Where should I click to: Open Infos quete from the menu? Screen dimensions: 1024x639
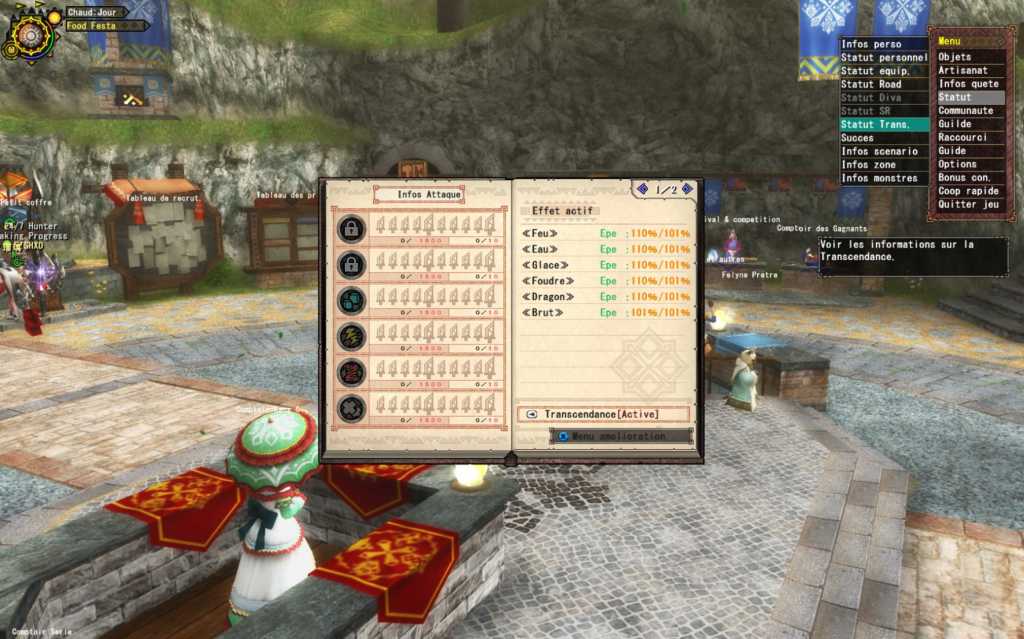[964, 84]
